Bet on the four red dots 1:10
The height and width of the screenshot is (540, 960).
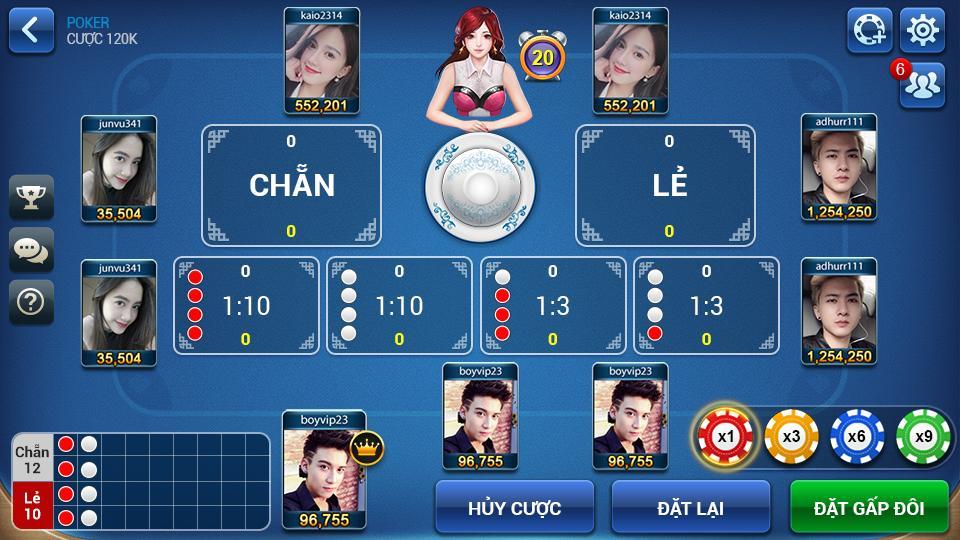tap(246, 305)
